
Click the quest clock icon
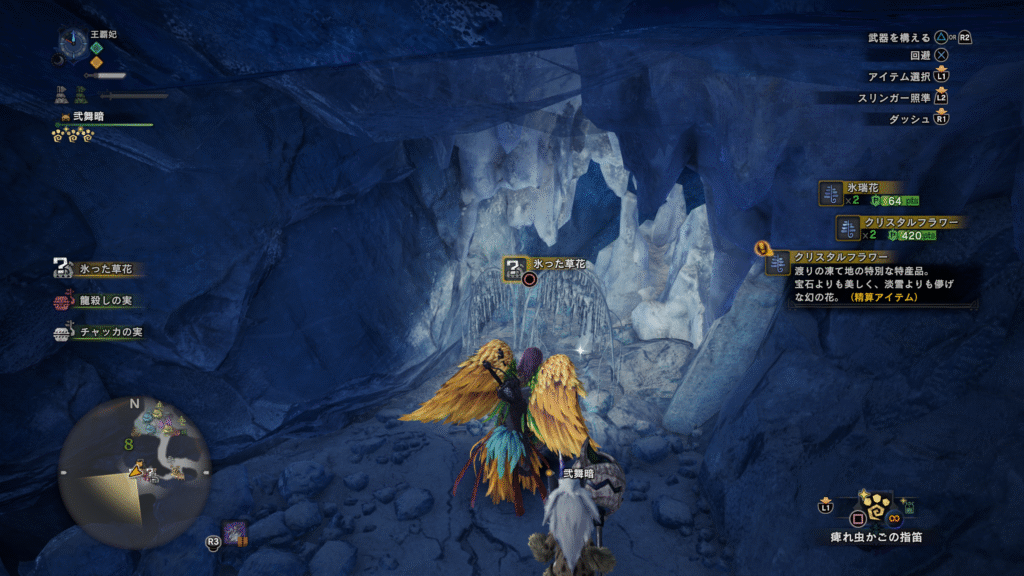click(x=72, y=43)
